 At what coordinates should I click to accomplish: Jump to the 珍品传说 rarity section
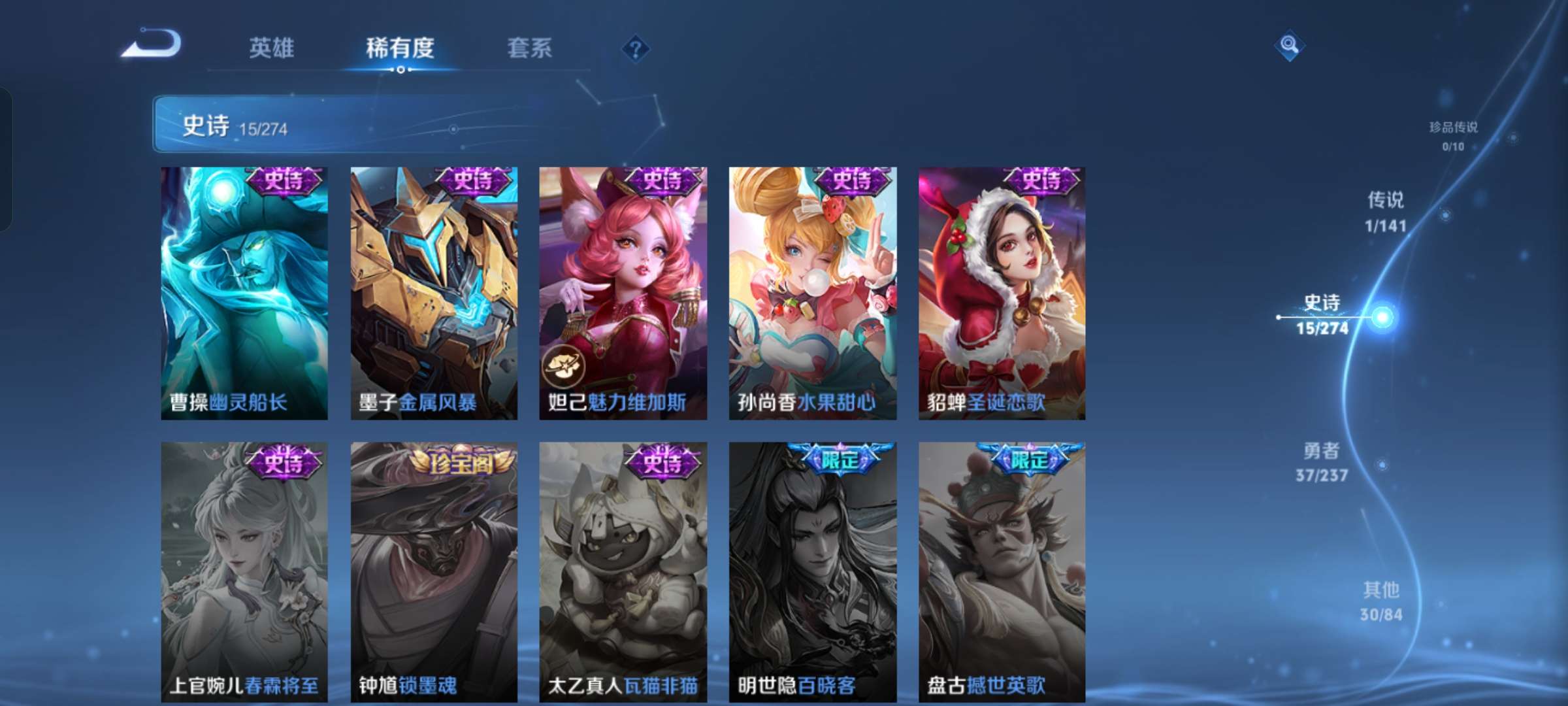pos(1453,135)
